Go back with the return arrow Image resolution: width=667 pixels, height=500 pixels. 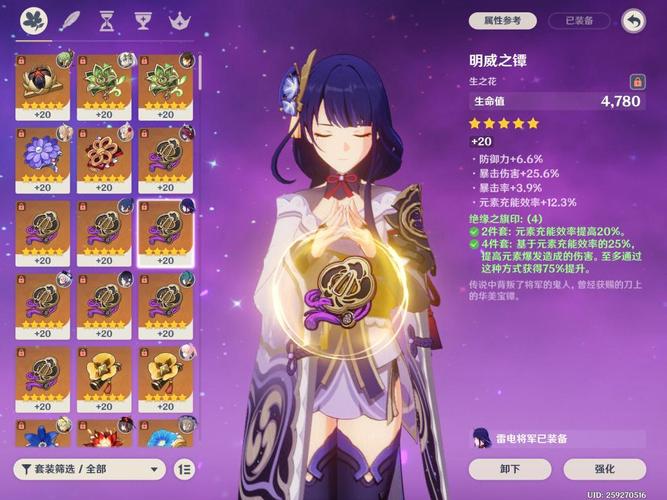(x=632, y=20)
